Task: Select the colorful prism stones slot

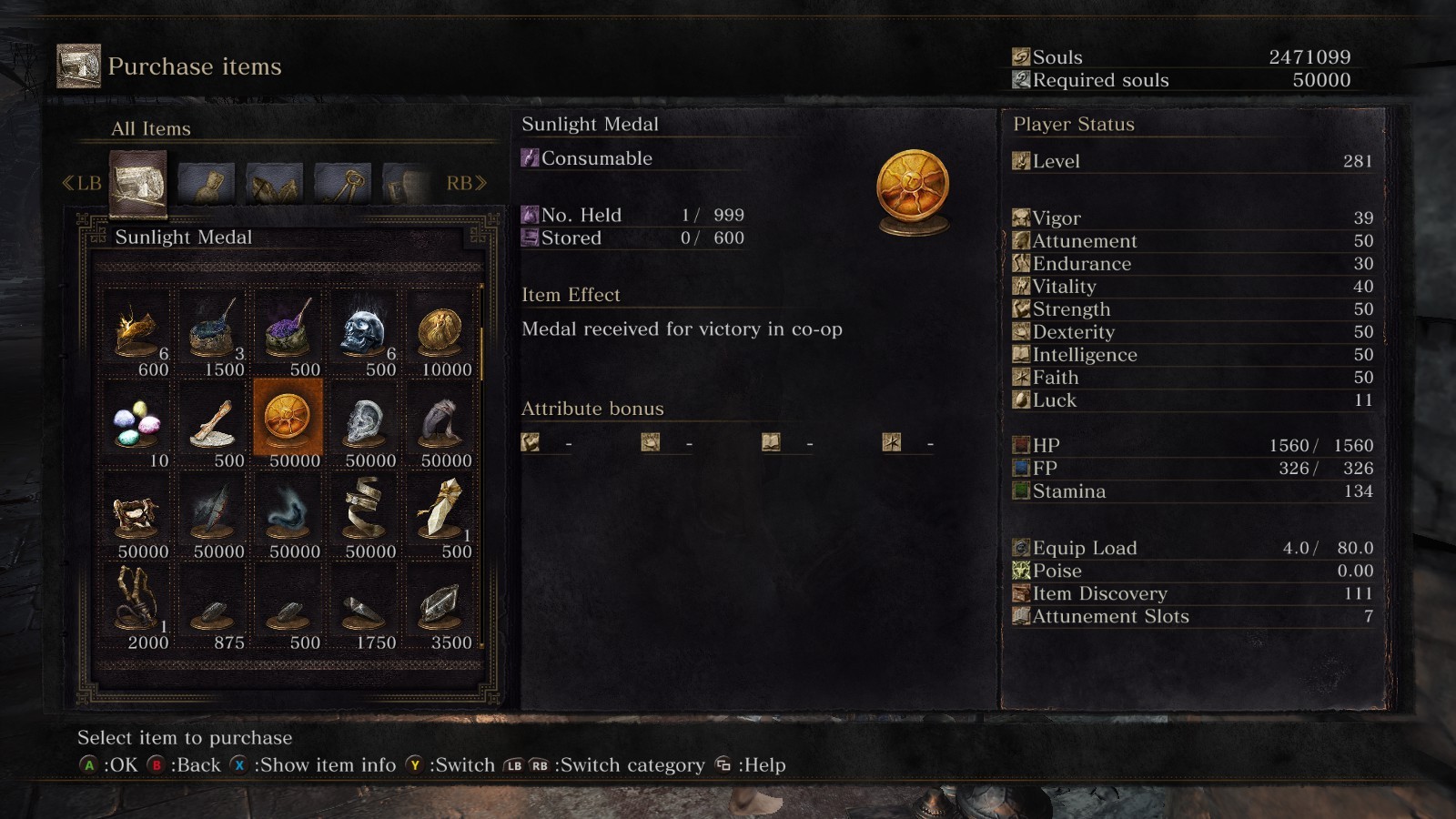Action: point(137,423)
